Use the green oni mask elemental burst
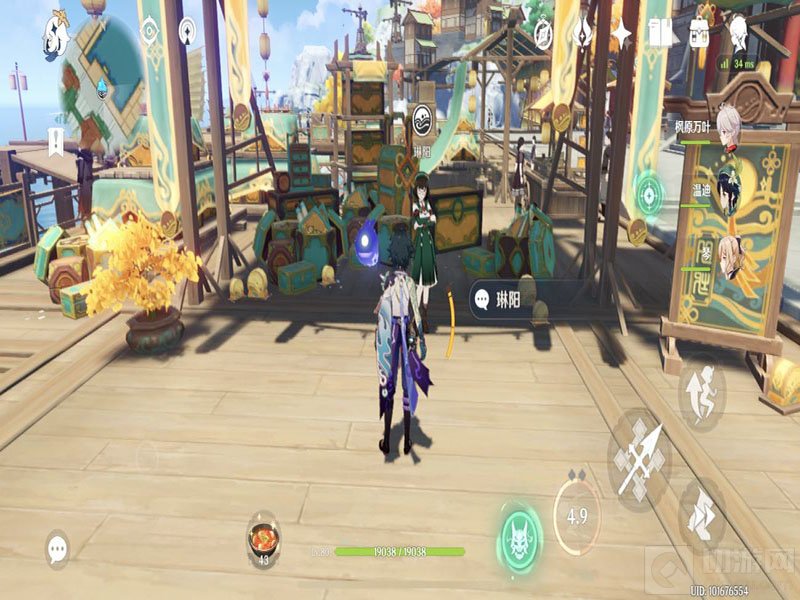 click(x=520, y=536)
